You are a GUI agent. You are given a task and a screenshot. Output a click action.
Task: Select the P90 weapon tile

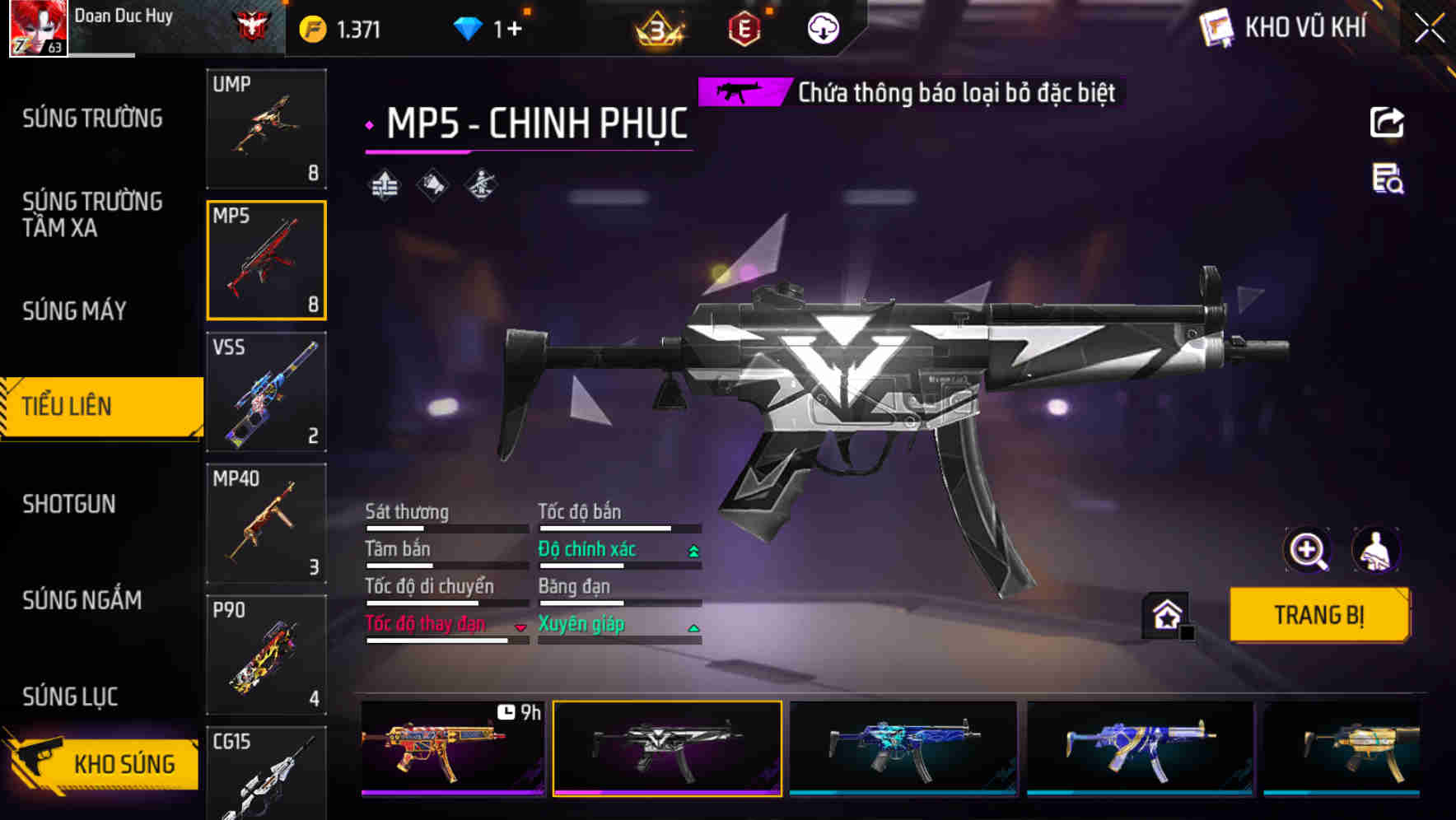click(x=266, y=655)
